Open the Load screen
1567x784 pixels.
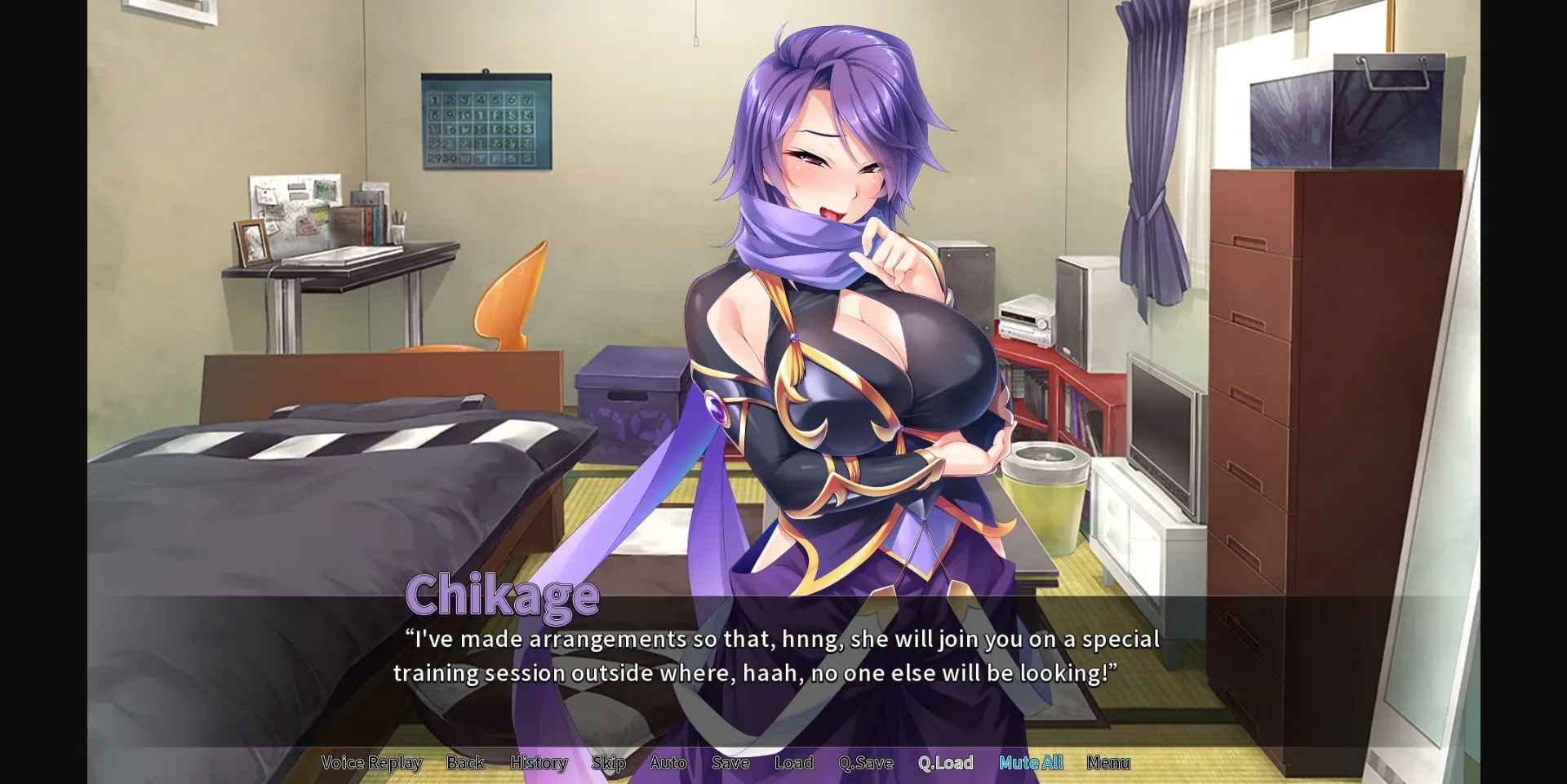(793, 763)
